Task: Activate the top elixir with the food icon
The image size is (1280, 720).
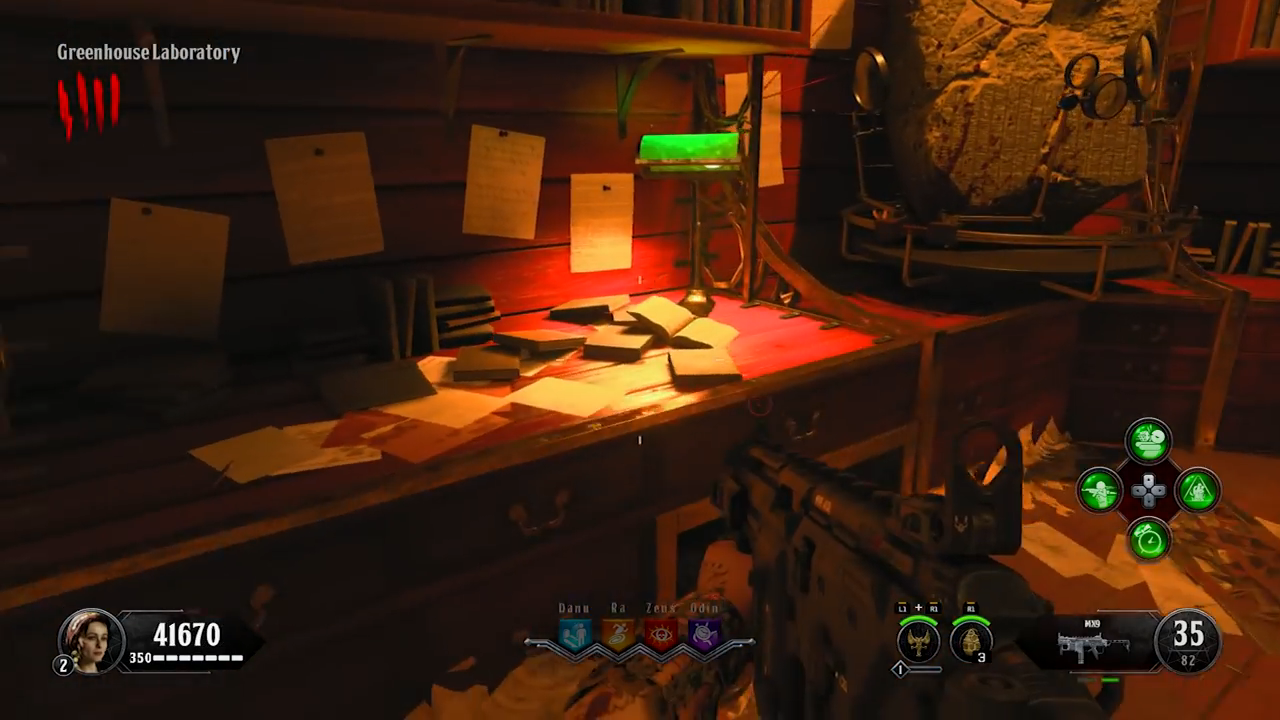Action: [x=1148, y=441]
